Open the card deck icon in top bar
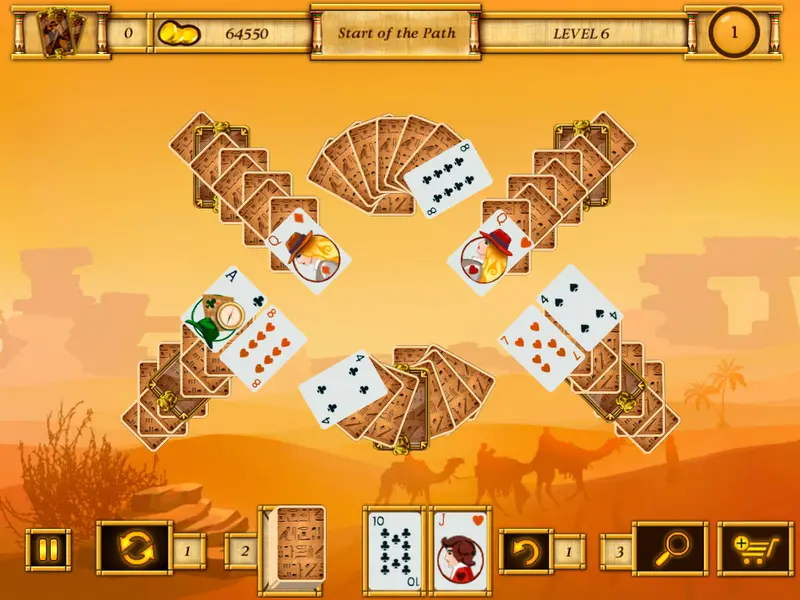The width and height of the screenshot is (800, 600). point(59,33)
